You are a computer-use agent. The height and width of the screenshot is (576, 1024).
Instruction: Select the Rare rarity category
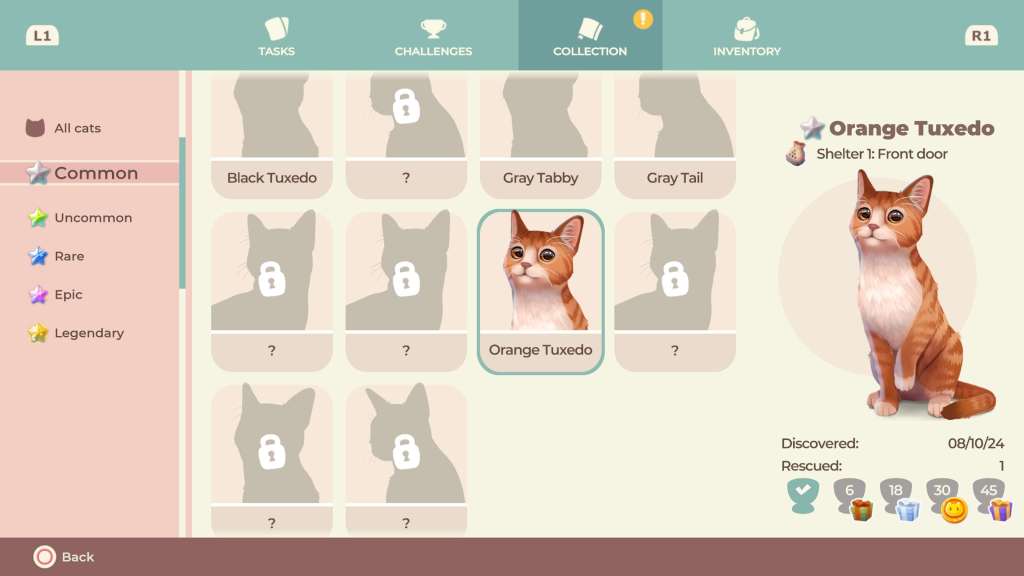pyautogui.click(x=68, y=256)
